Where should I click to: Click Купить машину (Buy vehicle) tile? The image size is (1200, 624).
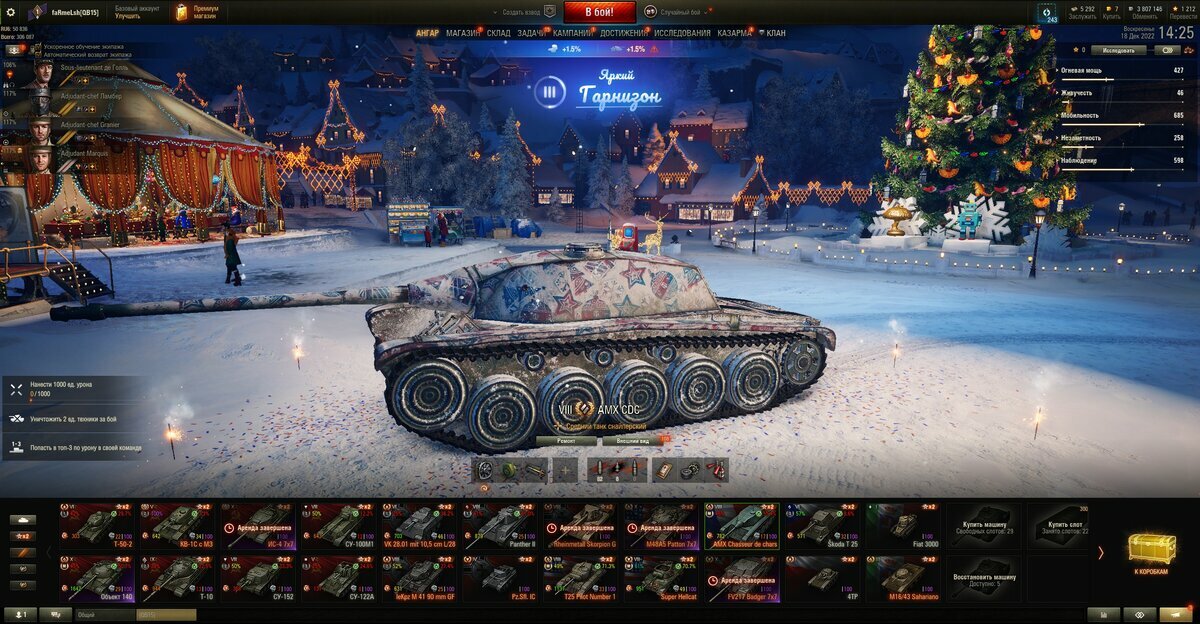(985, 525)
